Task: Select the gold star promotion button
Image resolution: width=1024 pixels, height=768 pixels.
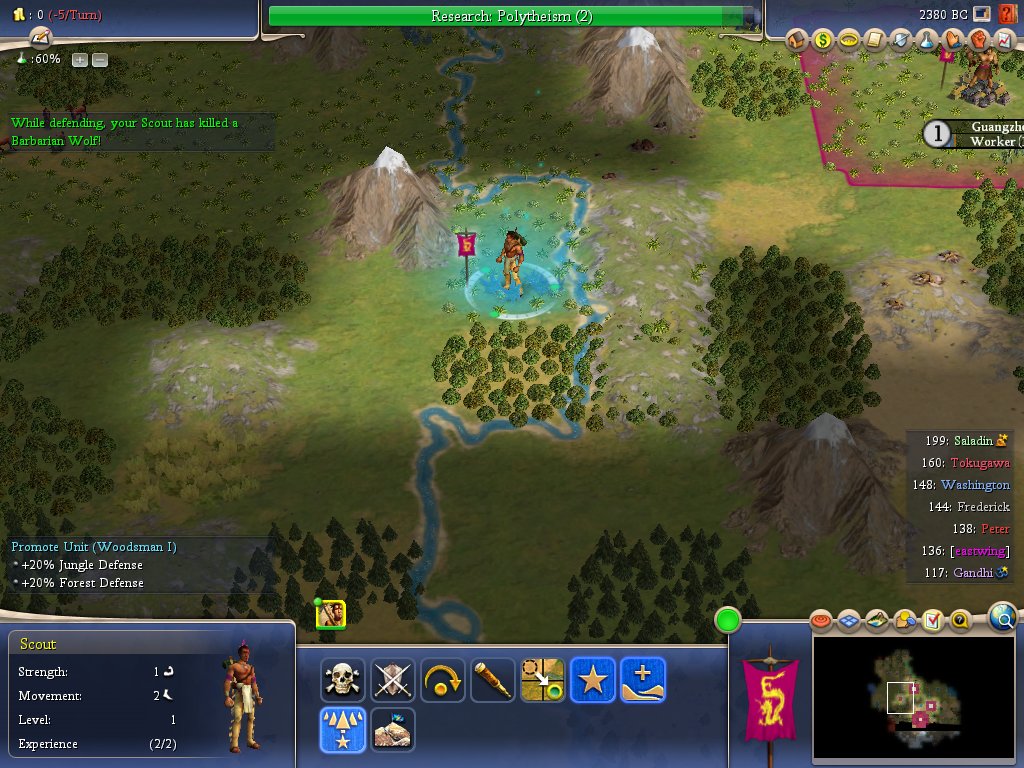Action: click(593, 680)
